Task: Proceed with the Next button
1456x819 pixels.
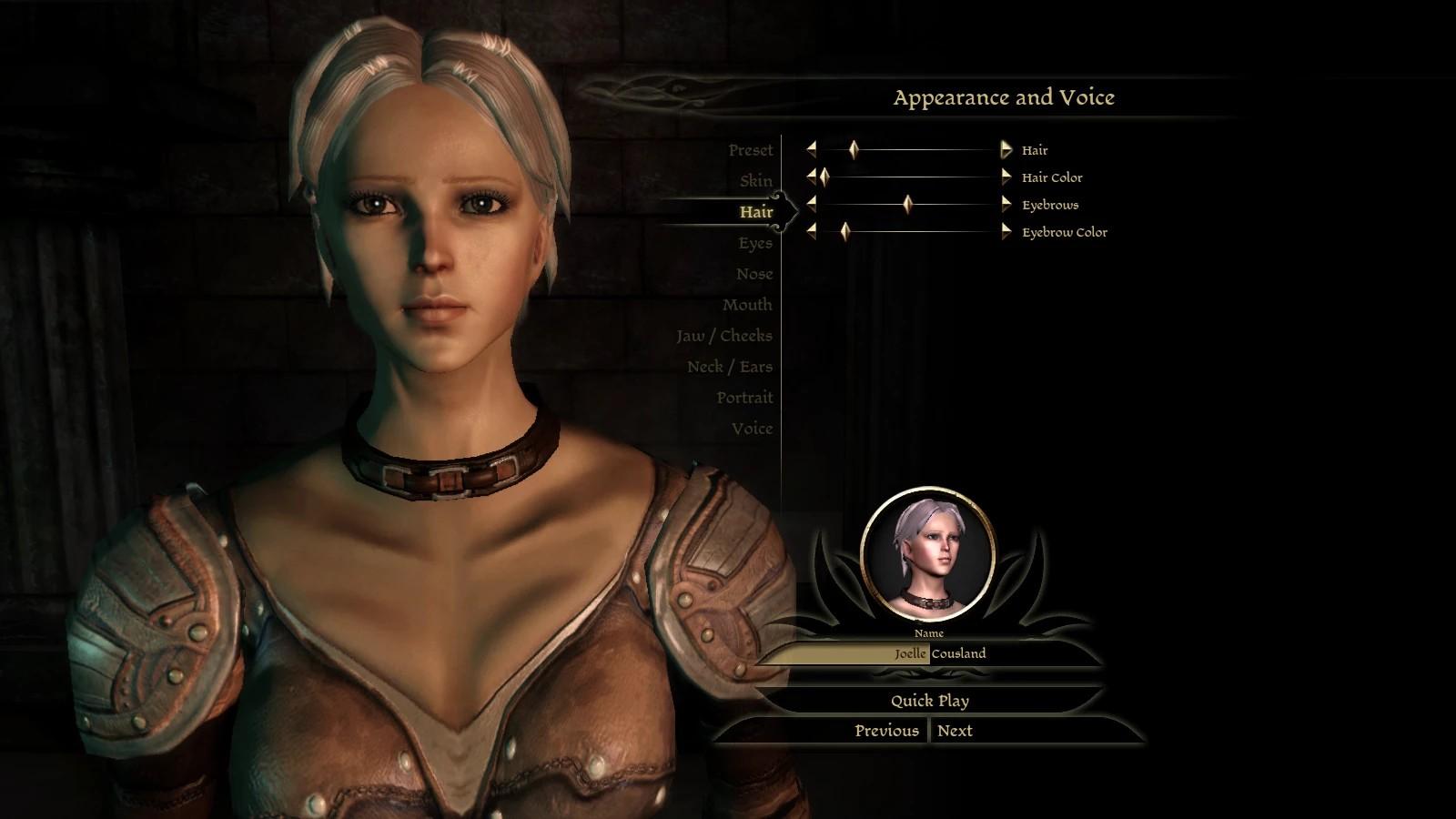Action: click(955, 731)
